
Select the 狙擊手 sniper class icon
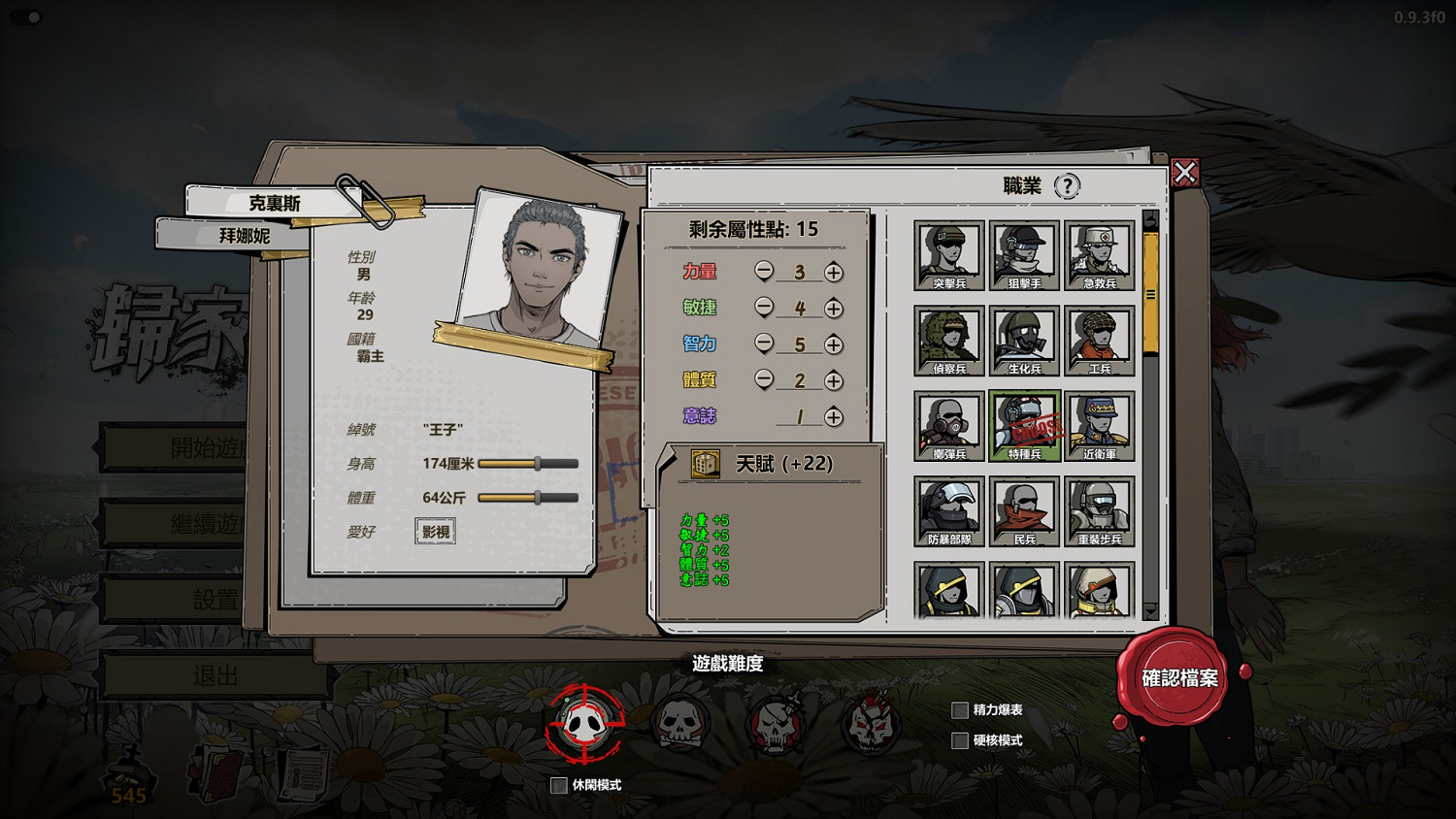pyautogui.click(x=1024, y=254)
